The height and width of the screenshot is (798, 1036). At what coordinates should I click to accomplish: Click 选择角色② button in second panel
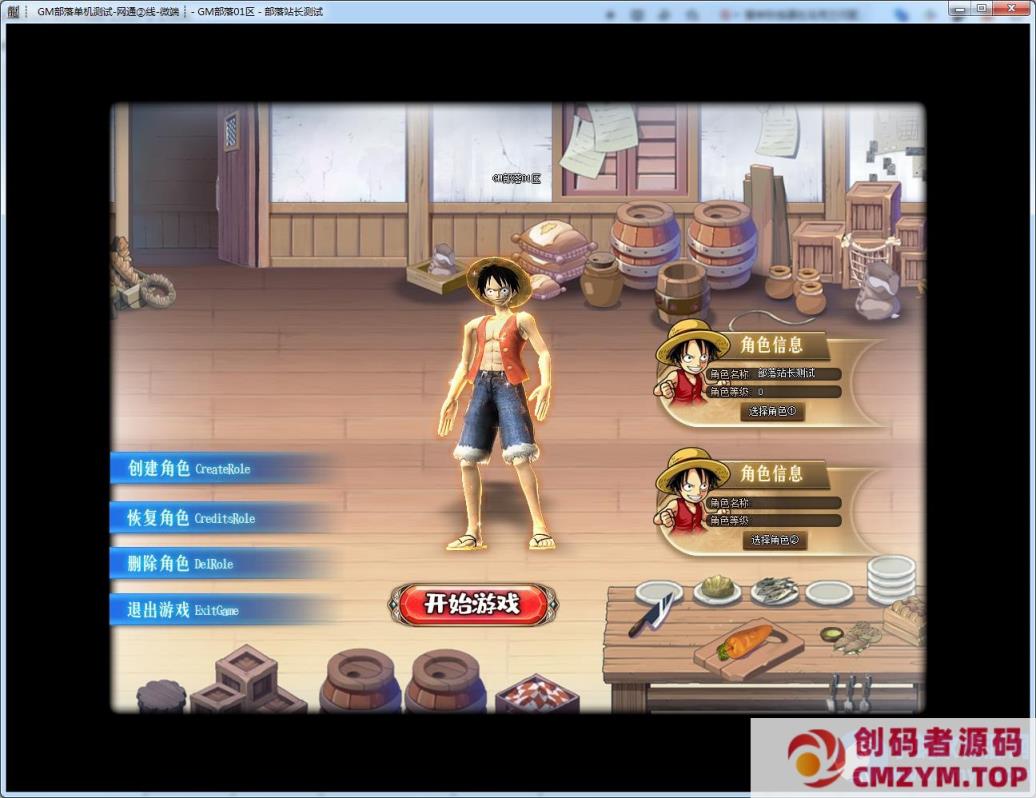click(774, 540)
